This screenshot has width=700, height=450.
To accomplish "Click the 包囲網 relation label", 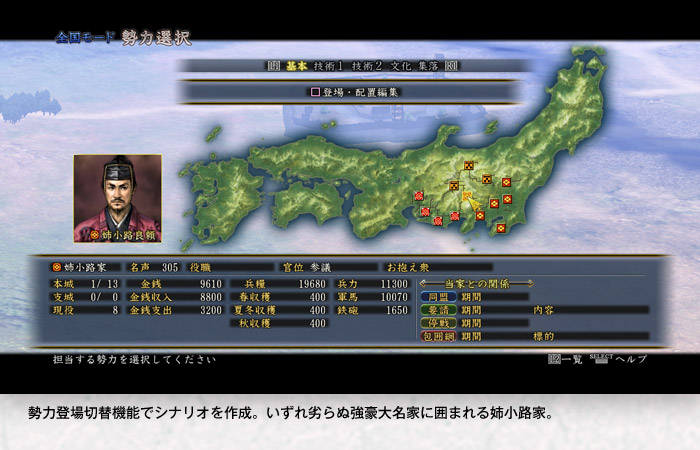I will (x=439, y=336).
